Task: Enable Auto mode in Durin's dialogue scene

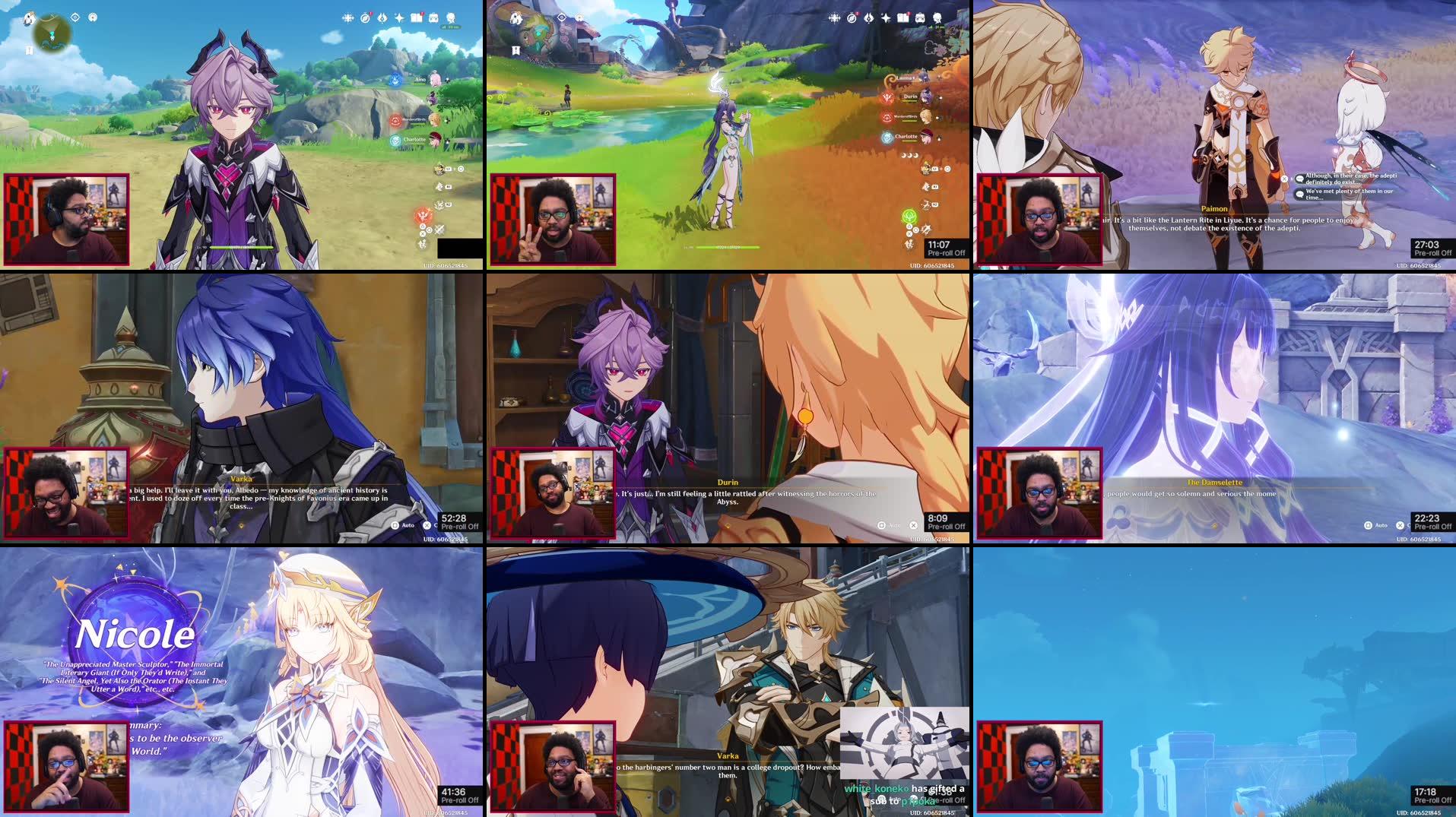Action: (882, 525)
